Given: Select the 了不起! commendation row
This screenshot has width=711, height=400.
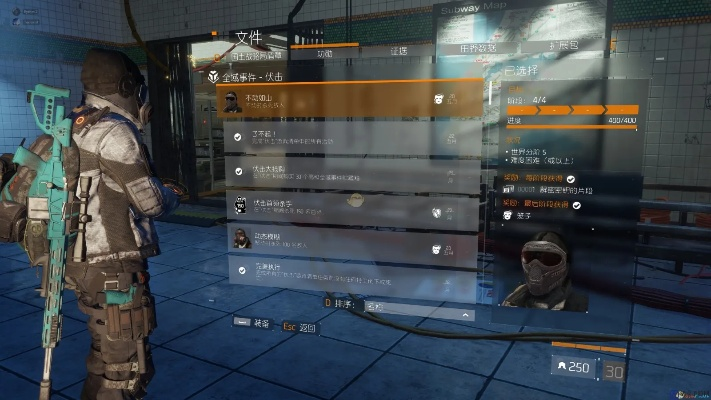Looking at the screenshot, I should (x=345, y=136).
